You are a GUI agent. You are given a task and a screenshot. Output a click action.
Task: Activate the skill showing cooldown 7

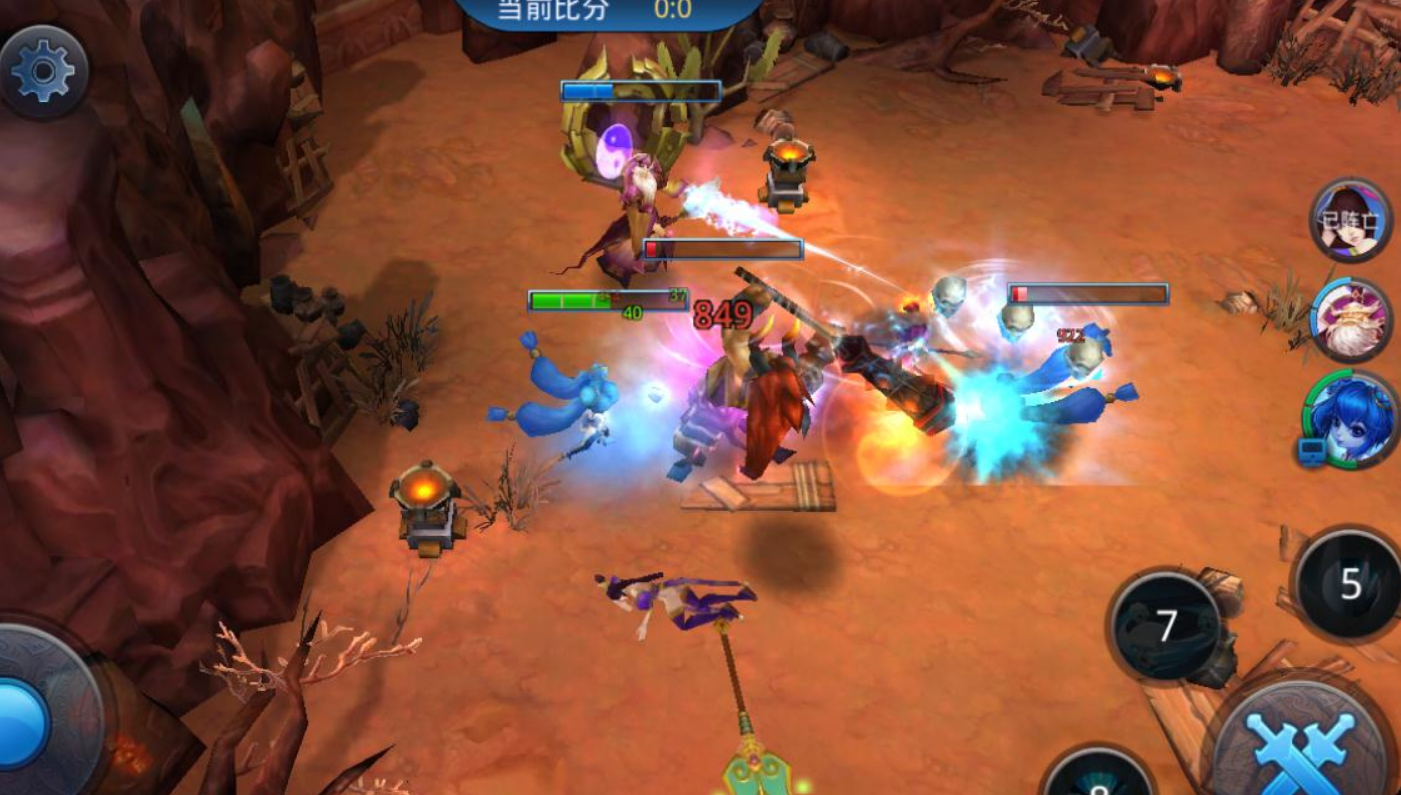pyautogui.click(x=1166, y=627)
